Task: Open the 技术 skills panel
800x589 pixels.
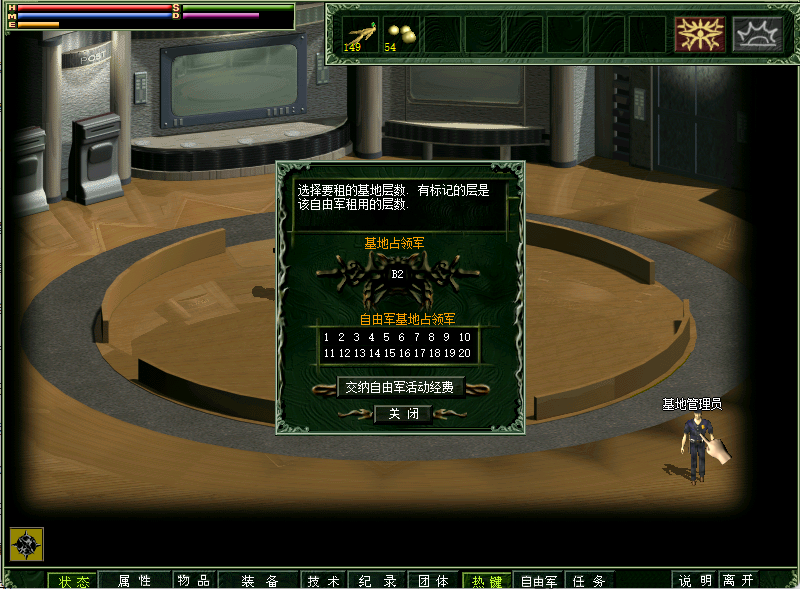Action: pos(324,580)
